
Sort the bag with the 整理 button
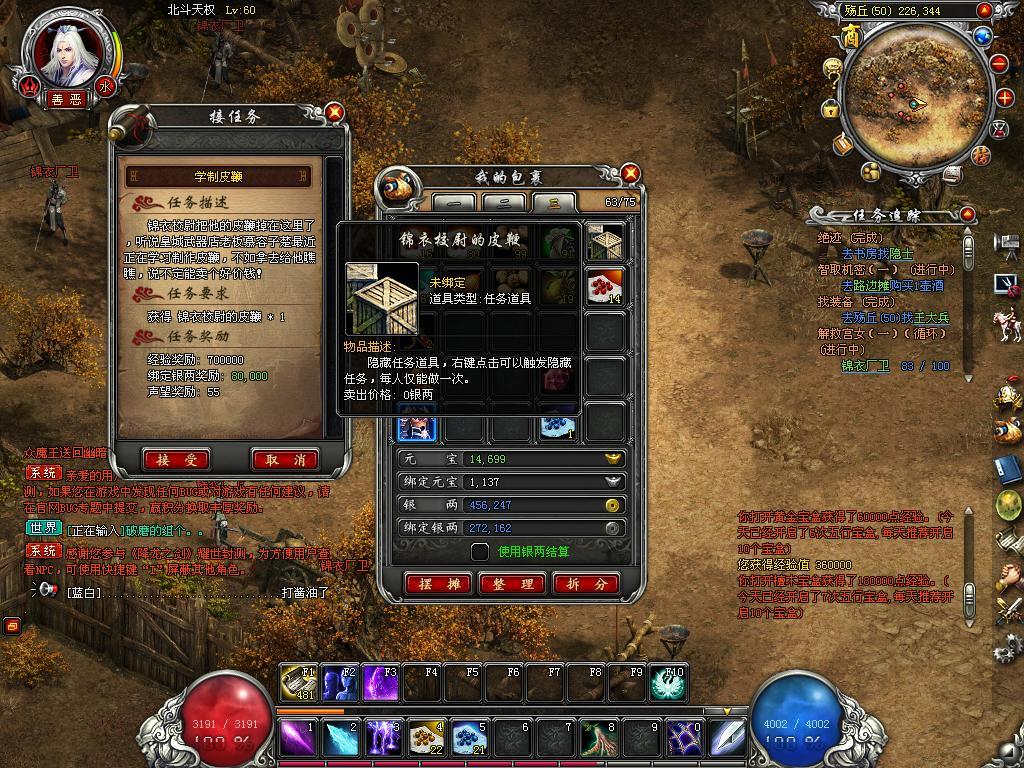tap(512, 584)
